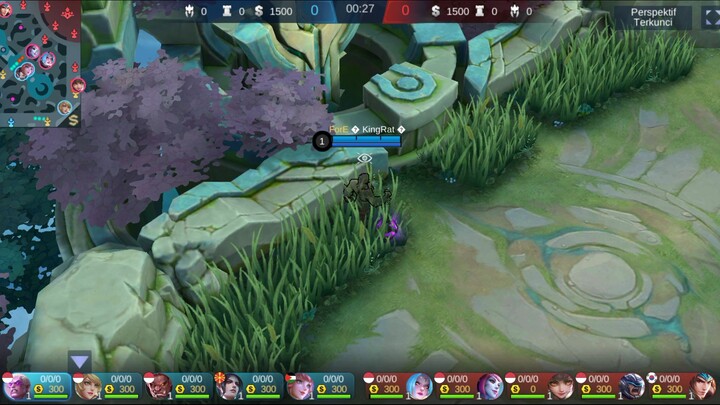Click the down arrow above blue team bar
Screen dimensions: 720x405
80,361
